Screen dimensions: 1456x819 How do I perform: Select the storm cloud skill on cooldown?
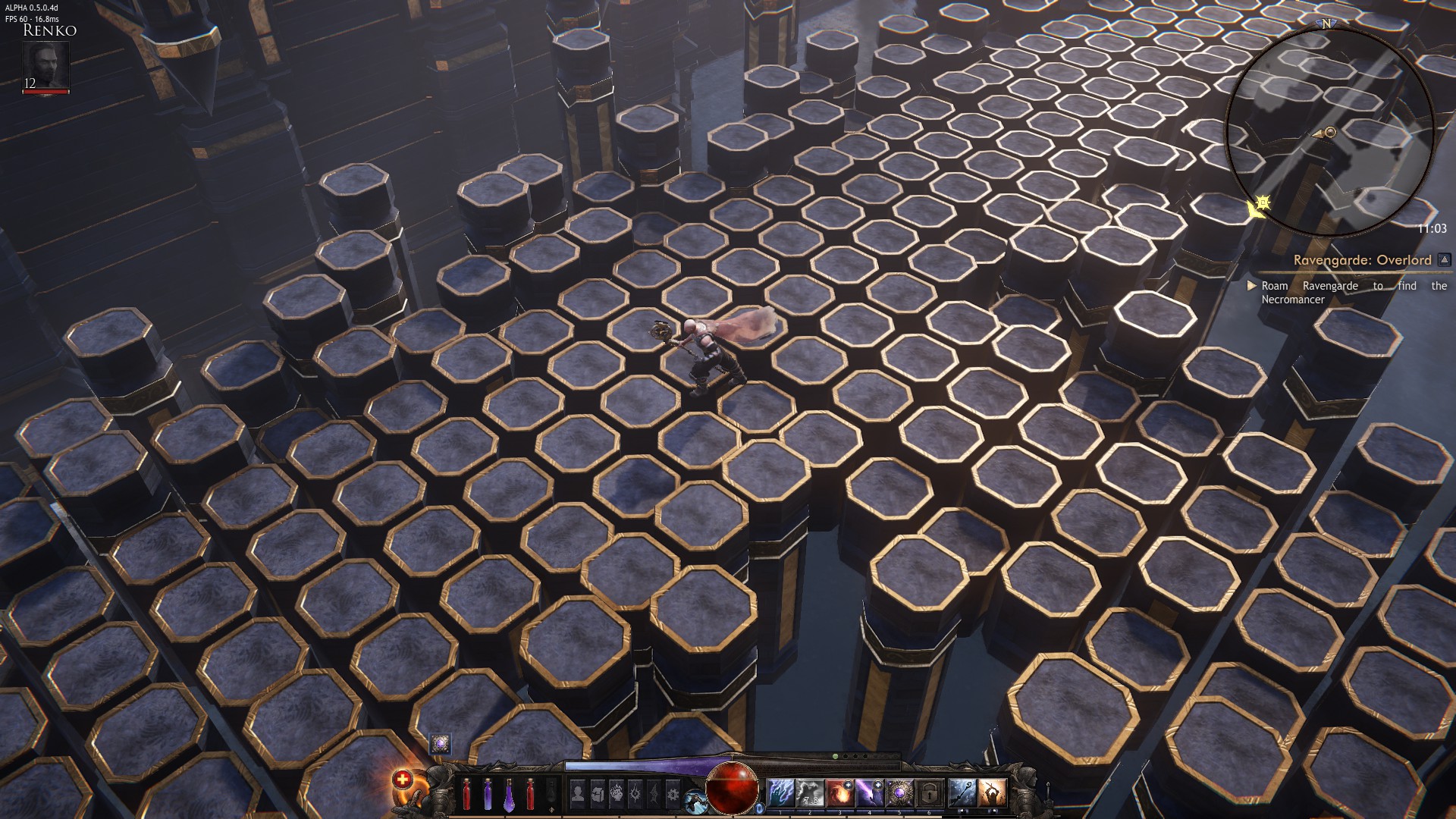810,794
